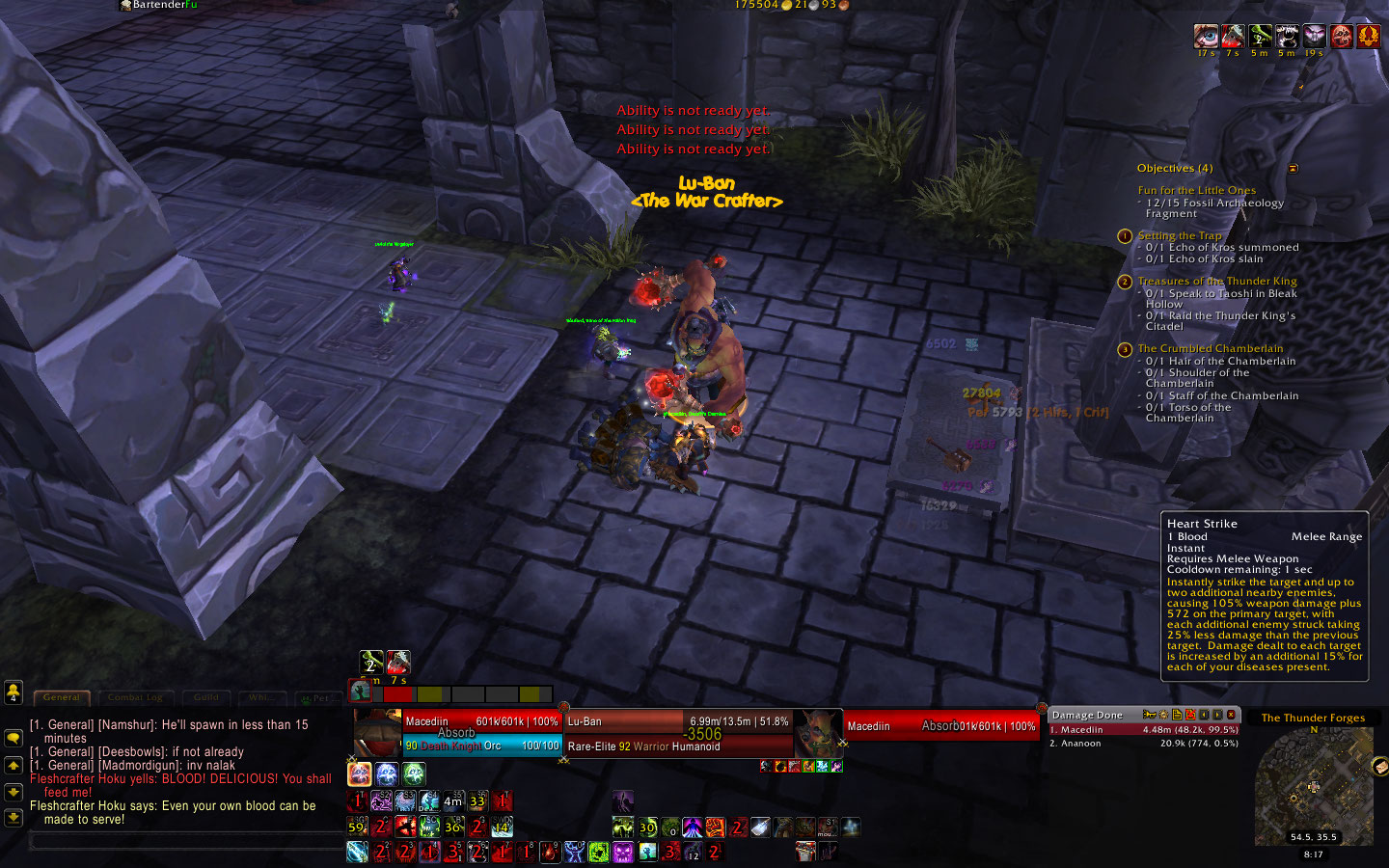This screenshot has height=868, width=1389.
Task: Switch to the Guild chat tab
Action: (x=206, y=697)
